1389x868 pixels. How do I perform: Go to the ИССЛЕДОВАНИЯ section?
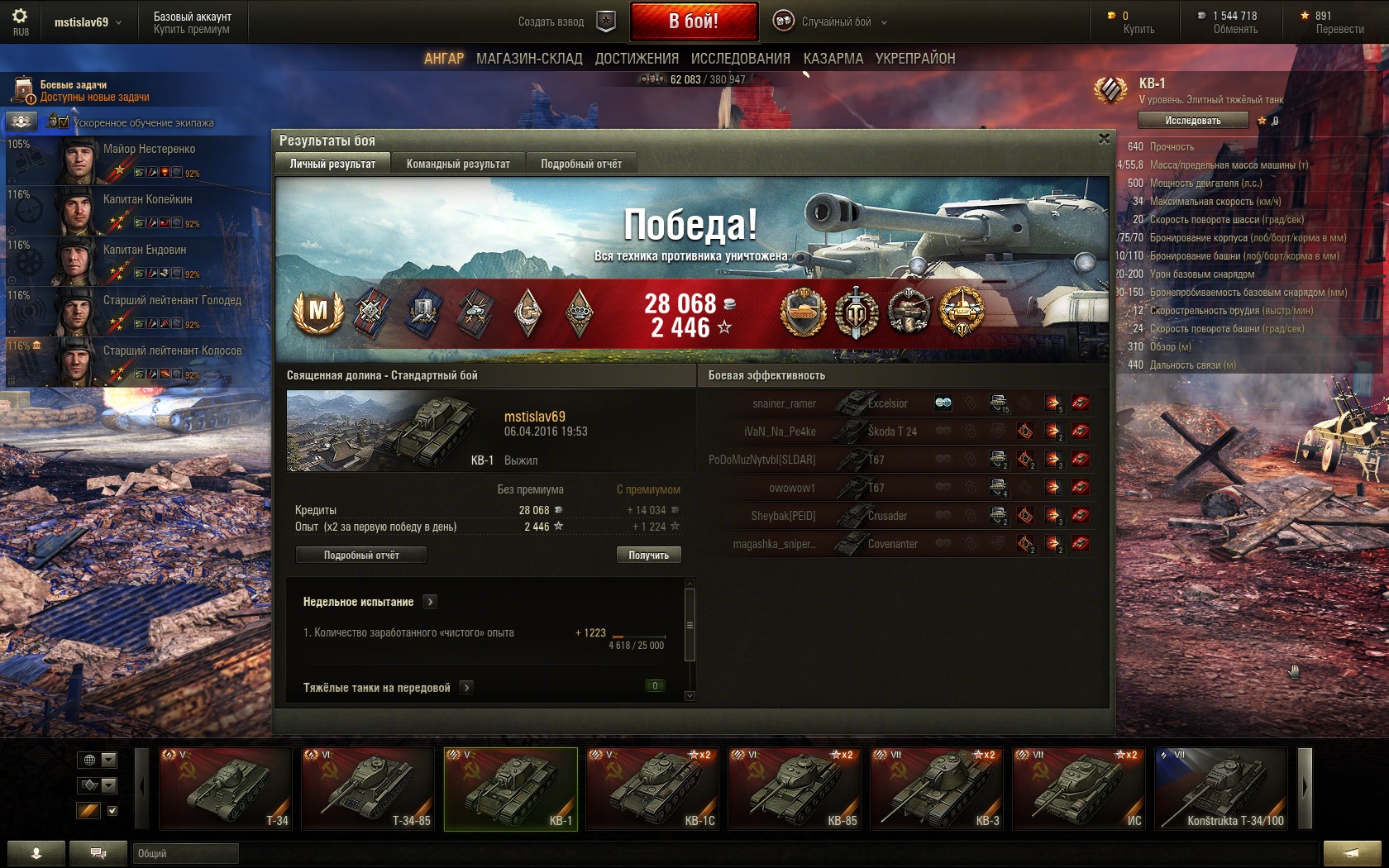click(x=740, y=59)
